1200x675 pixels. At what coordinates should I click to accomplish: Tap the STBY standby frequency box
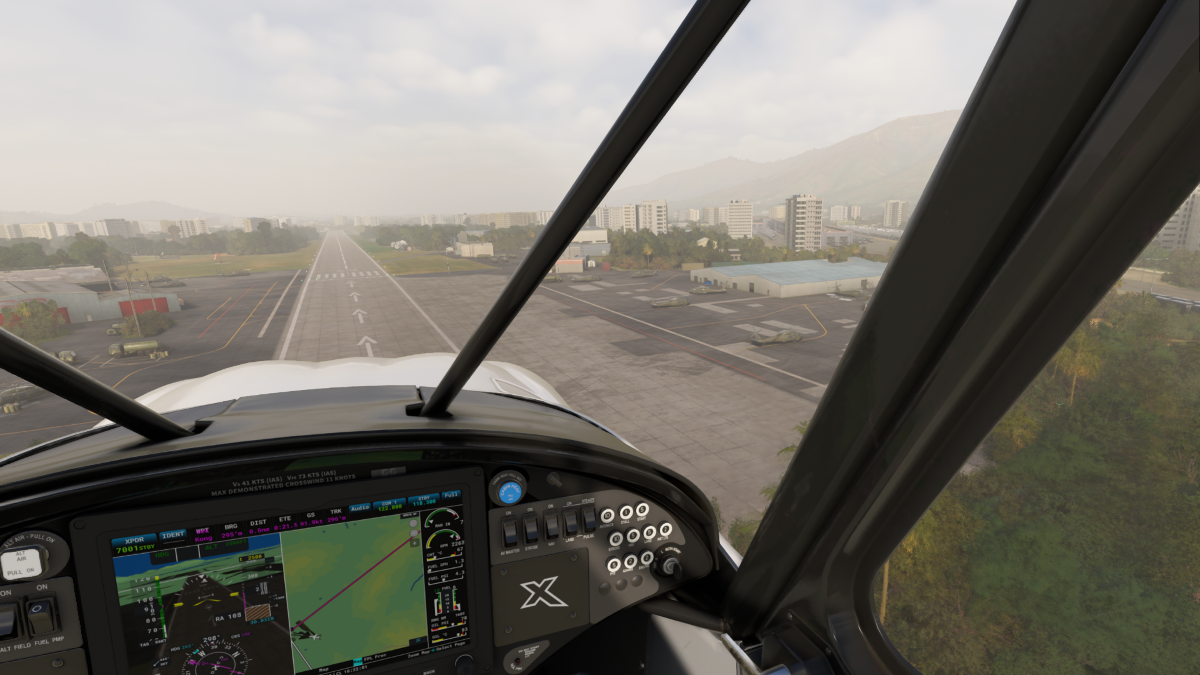click(421, 499)
